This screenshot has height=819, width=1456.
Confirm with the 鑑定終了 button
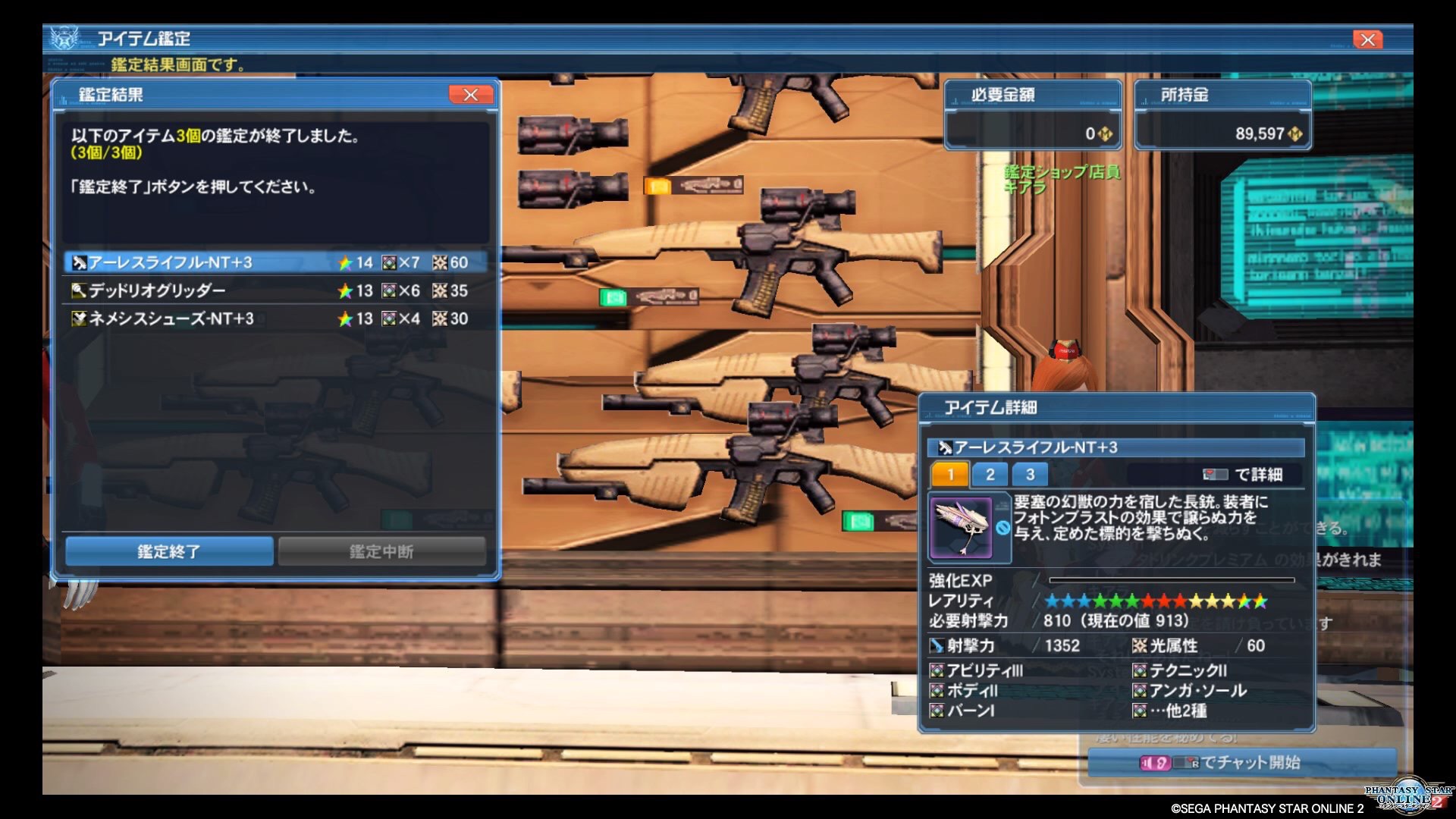tap(169, 551)
